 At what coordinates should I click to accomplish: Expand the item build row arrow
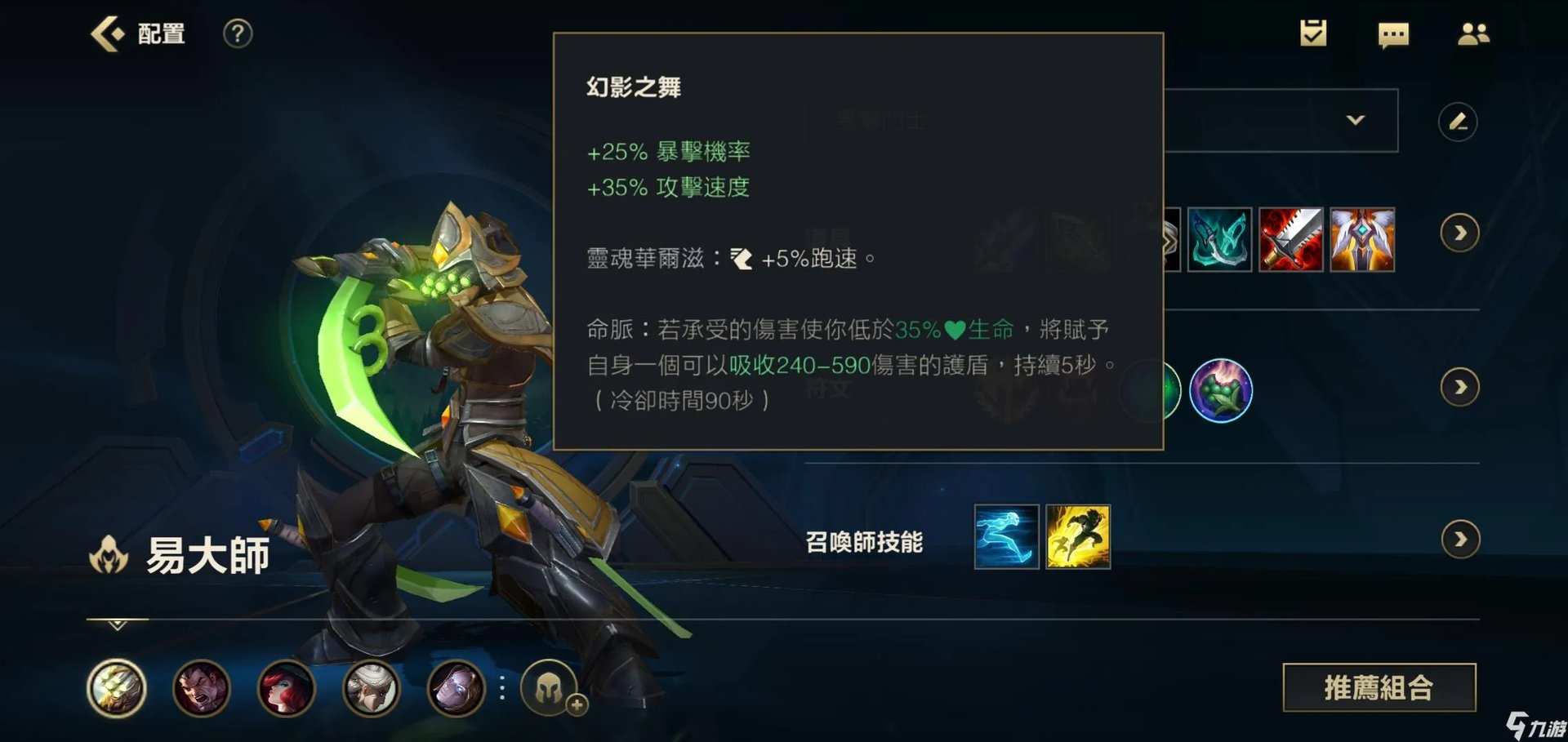[1459, 233]
